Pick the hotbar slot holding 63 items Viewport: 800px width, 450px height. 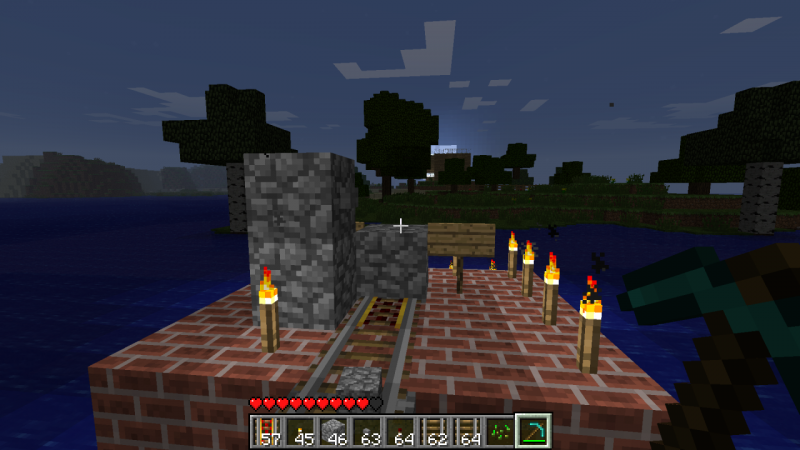[366, 431]
